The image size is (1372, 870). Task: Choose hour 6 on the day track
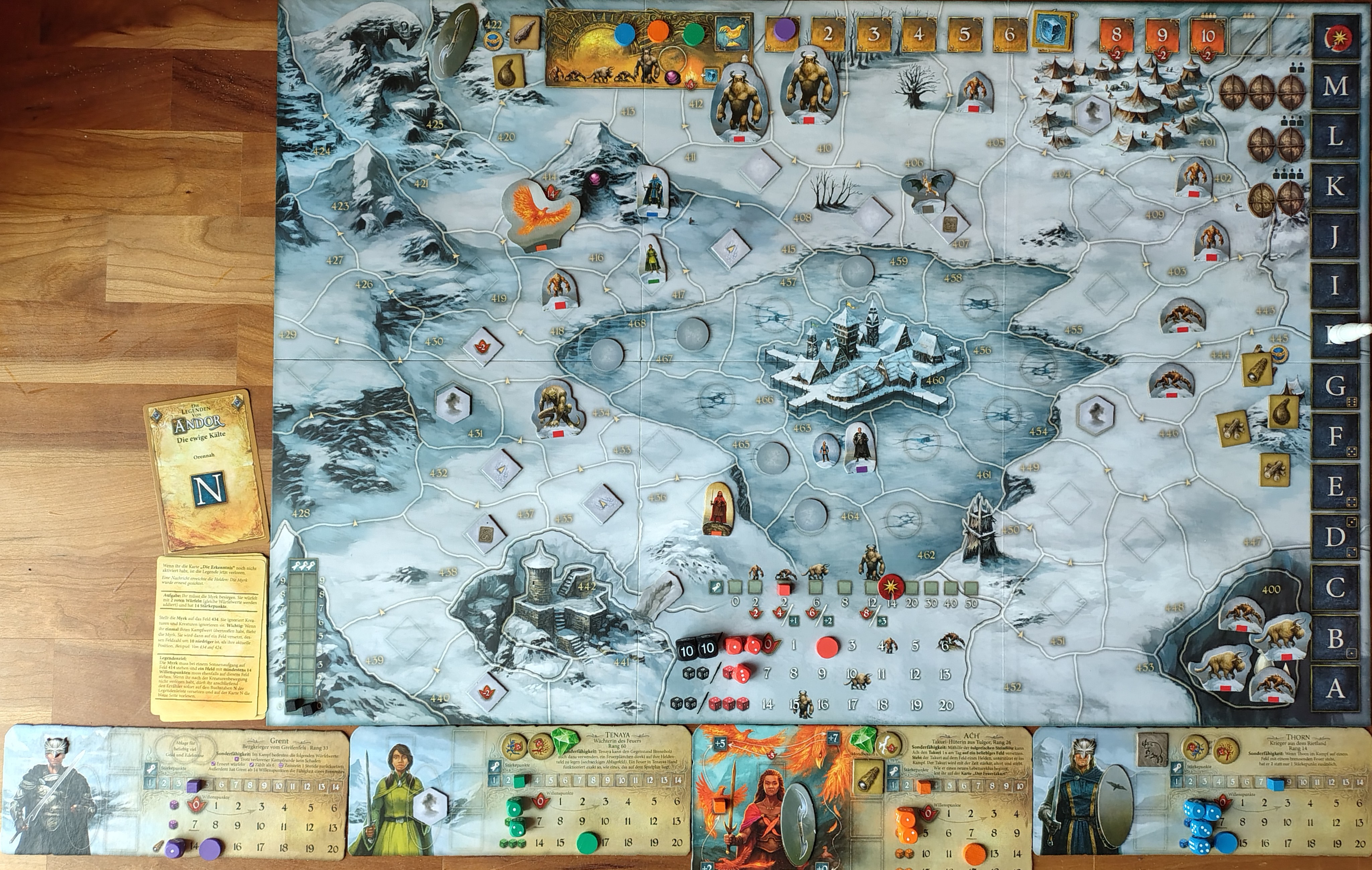pos(1009,34)
